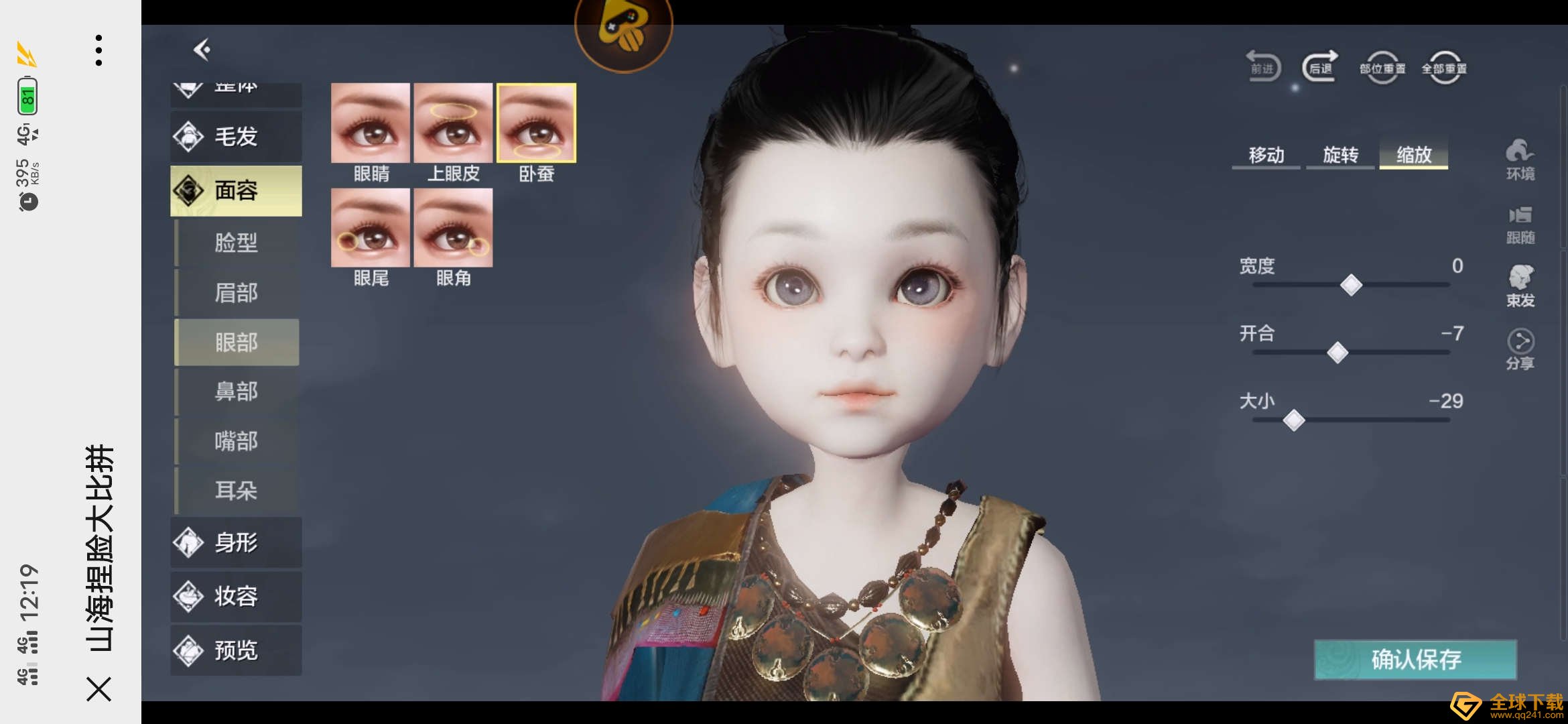
Task: Select the 嘴部 mouth submenu
Action: click(x=236, y=441)
